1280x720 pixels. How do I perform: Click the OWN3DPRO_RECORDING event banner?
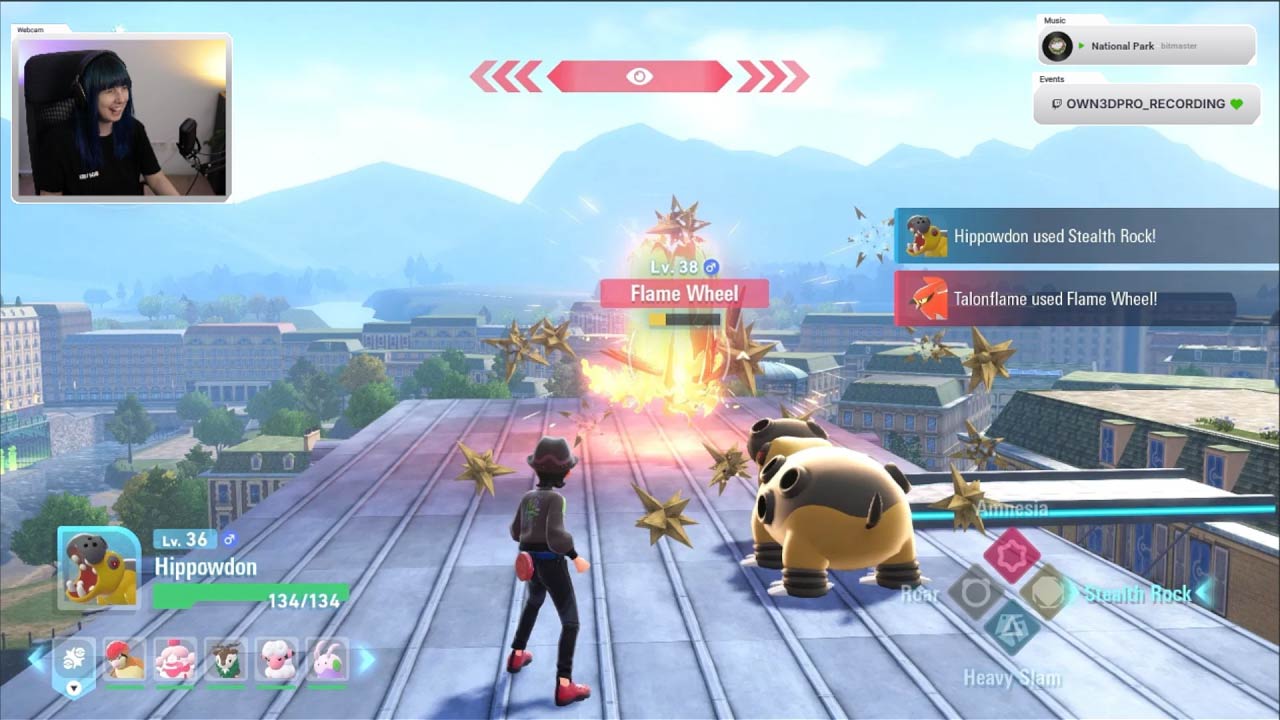[1145, 104]
